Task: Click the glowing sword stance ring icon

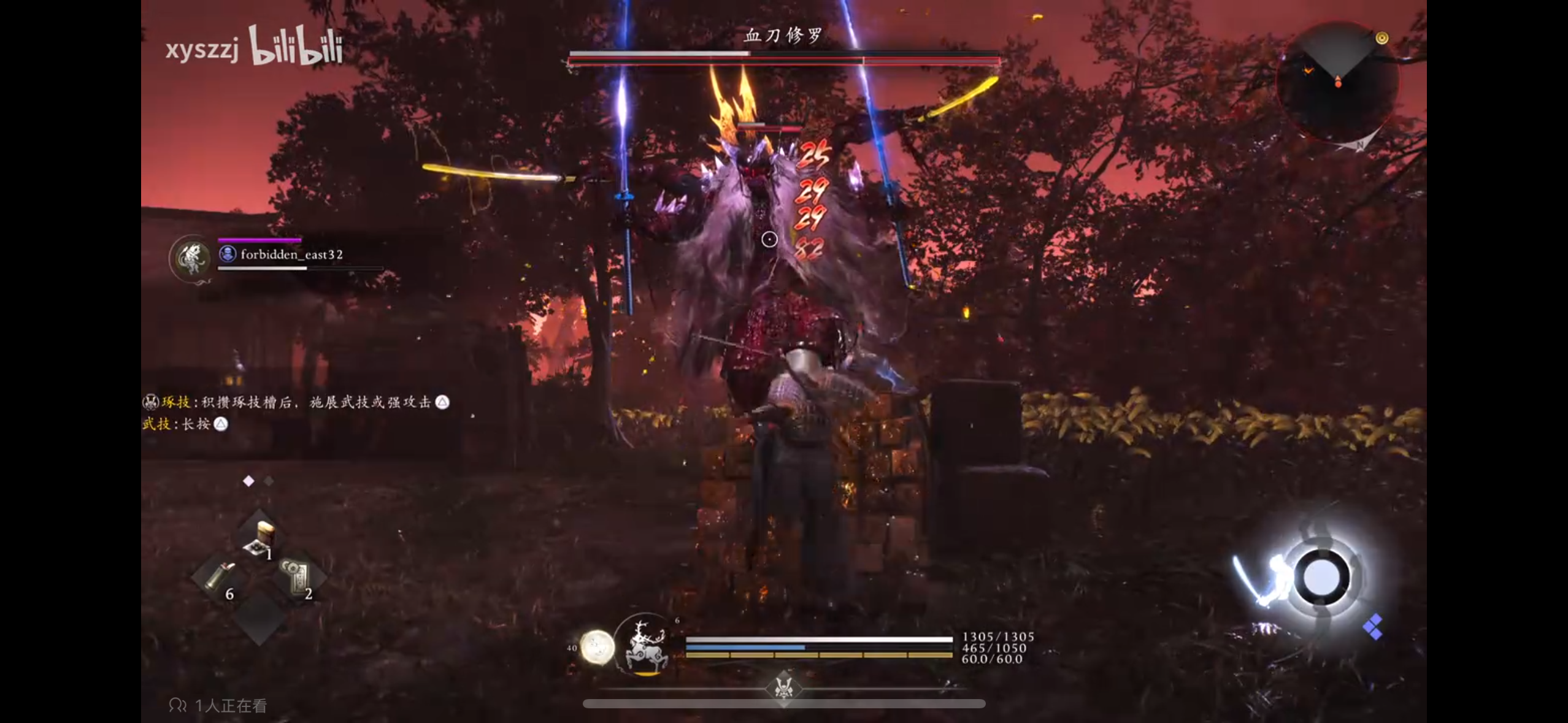Action: click(1322, 578)
